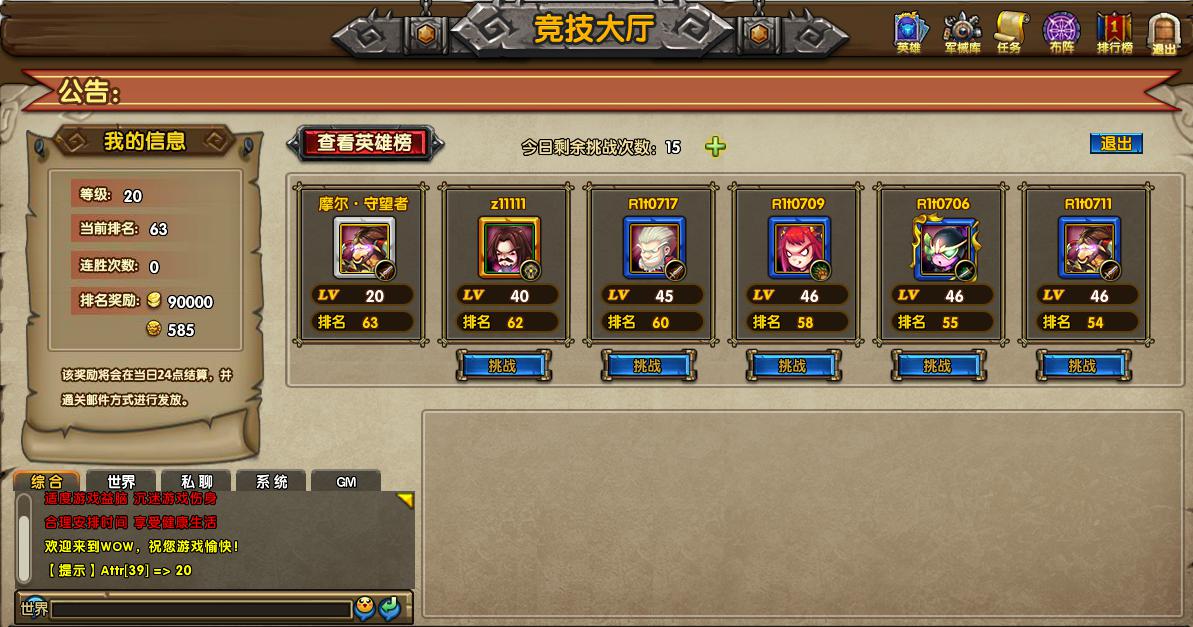
Task: Challenge player z11111
Action: coord(502,366)
